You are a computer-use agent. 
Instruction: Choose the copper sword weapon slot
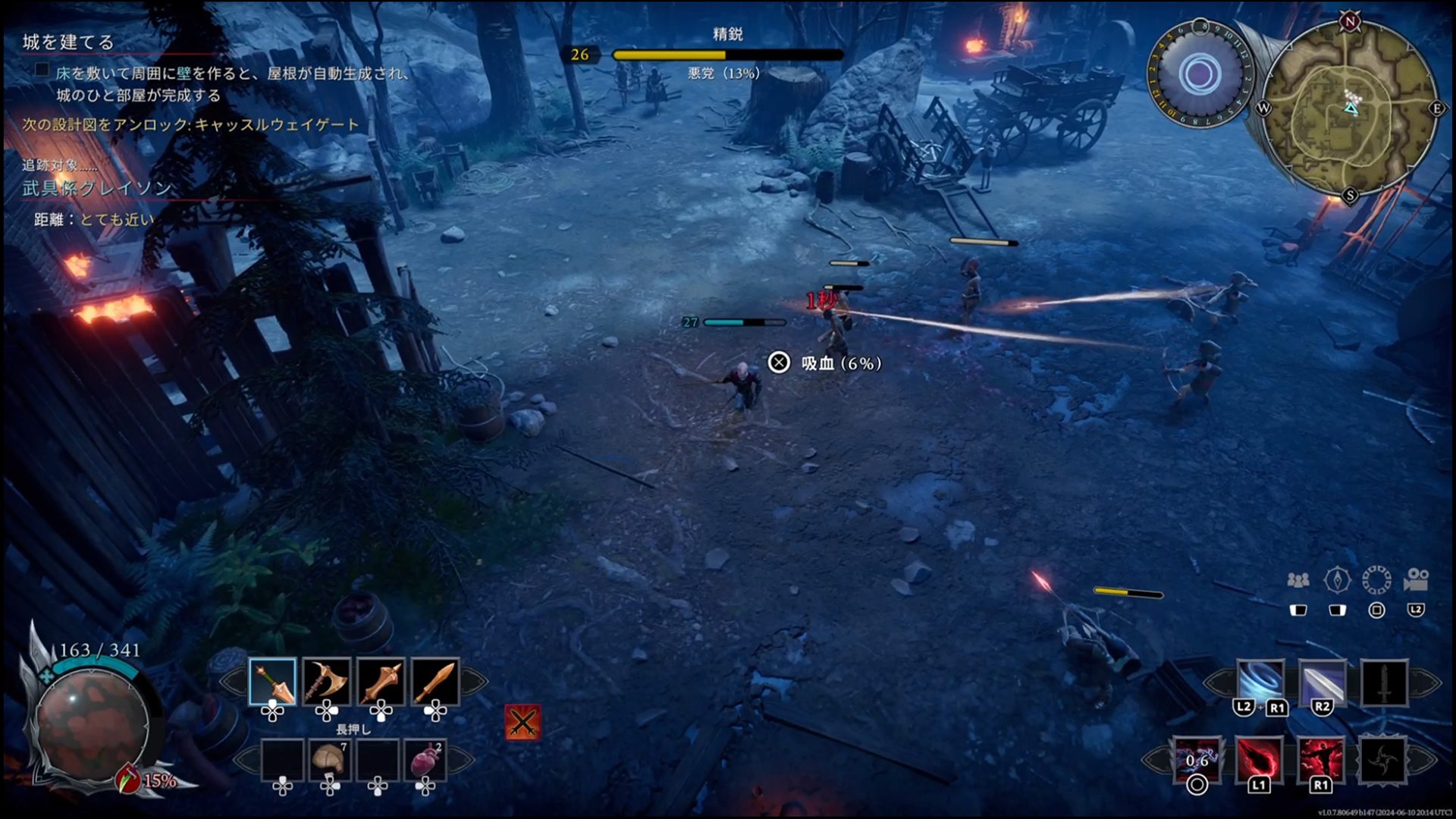click(435, 682)
